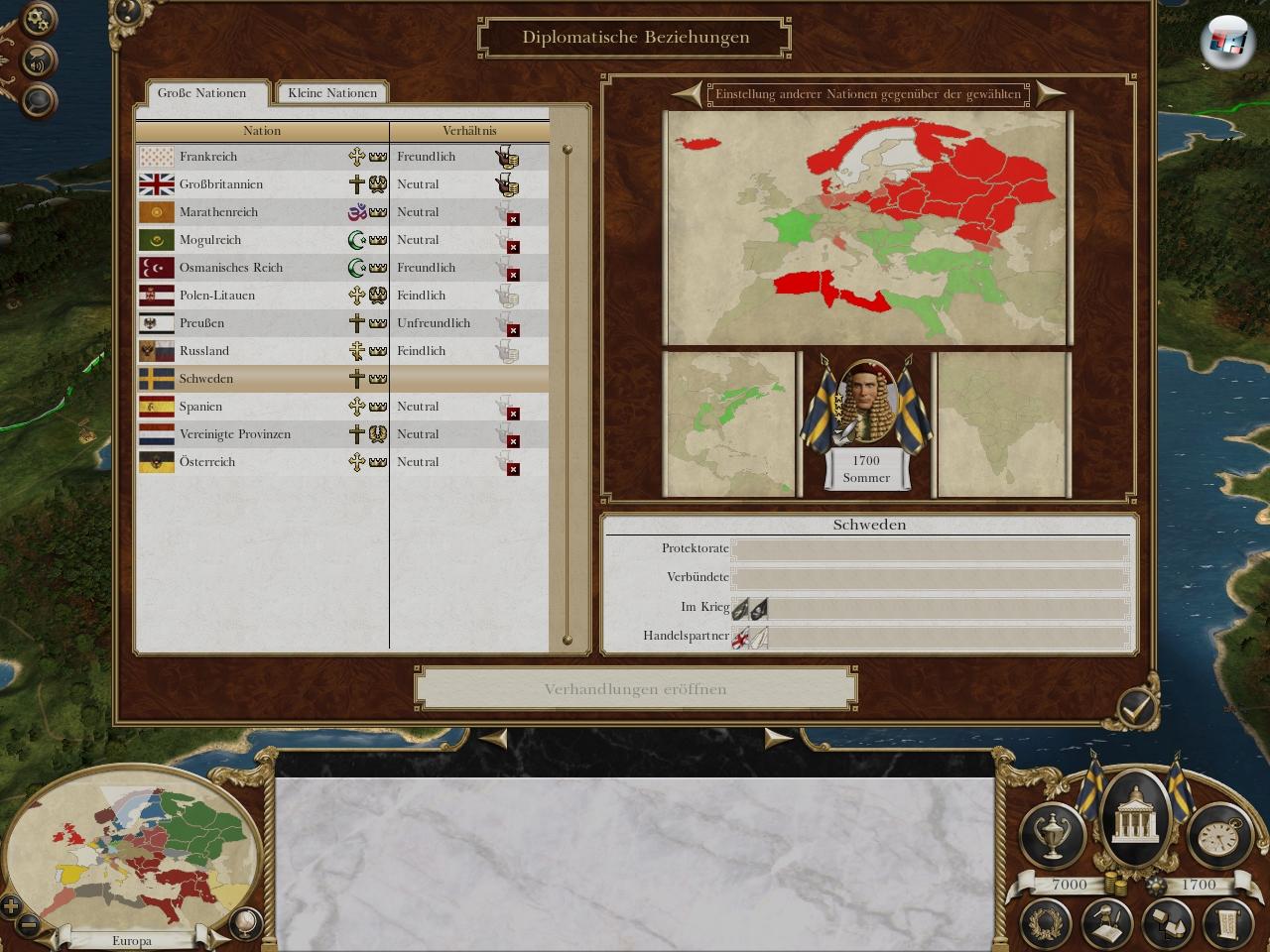Click the globe icon beside the minimap
The width and height of the screenshot is (1270, 952).
pyautogui.click(x=244, y=924)
